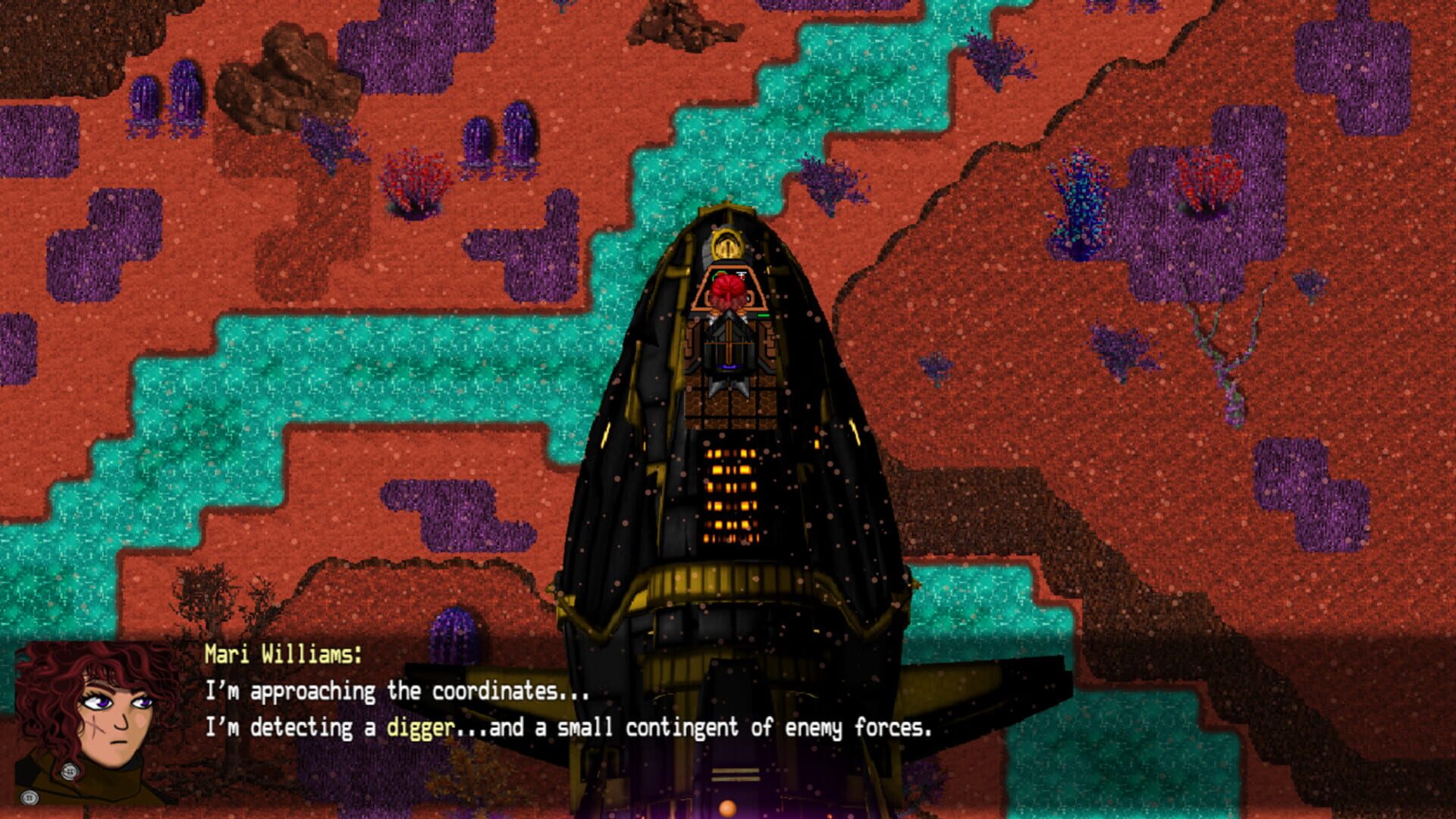Toggle the round button on Mari's jacket collar
The image size is (1456, 819).
coord(70,772)
